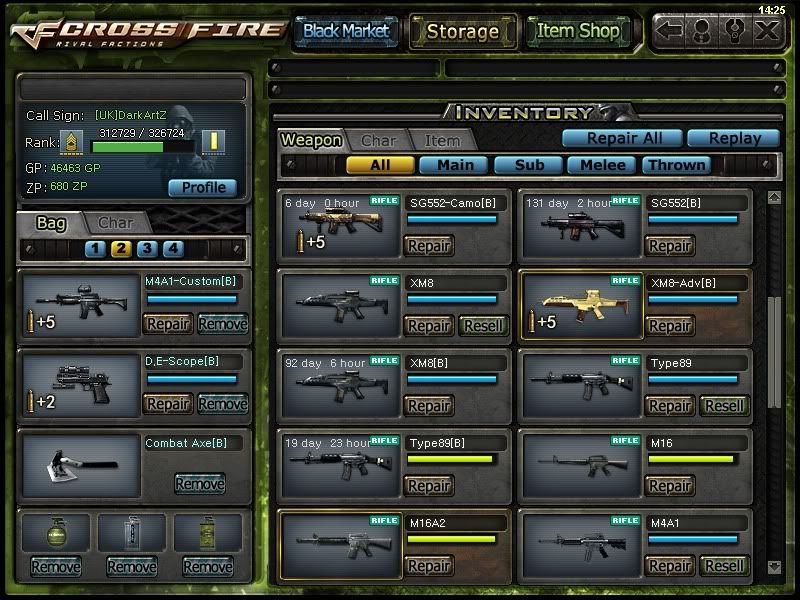Image resolution: width=800 pixels, height=600 pixels.
Task: Select the gold XM8-Adv[B] rifle
Action: 580,309
